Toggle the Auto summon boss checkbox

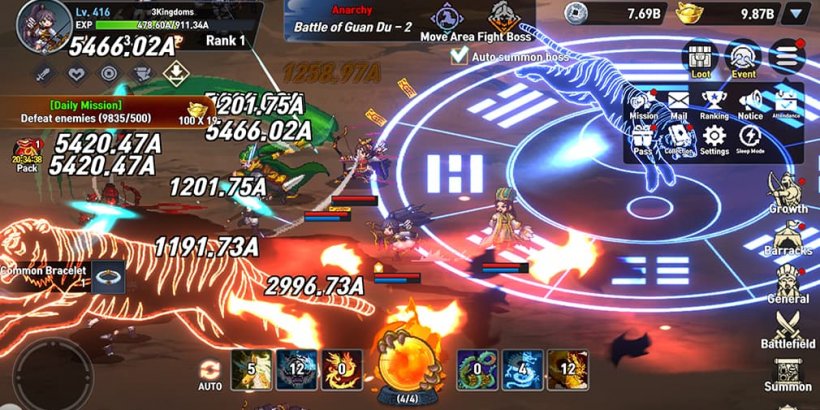[459, 57]
